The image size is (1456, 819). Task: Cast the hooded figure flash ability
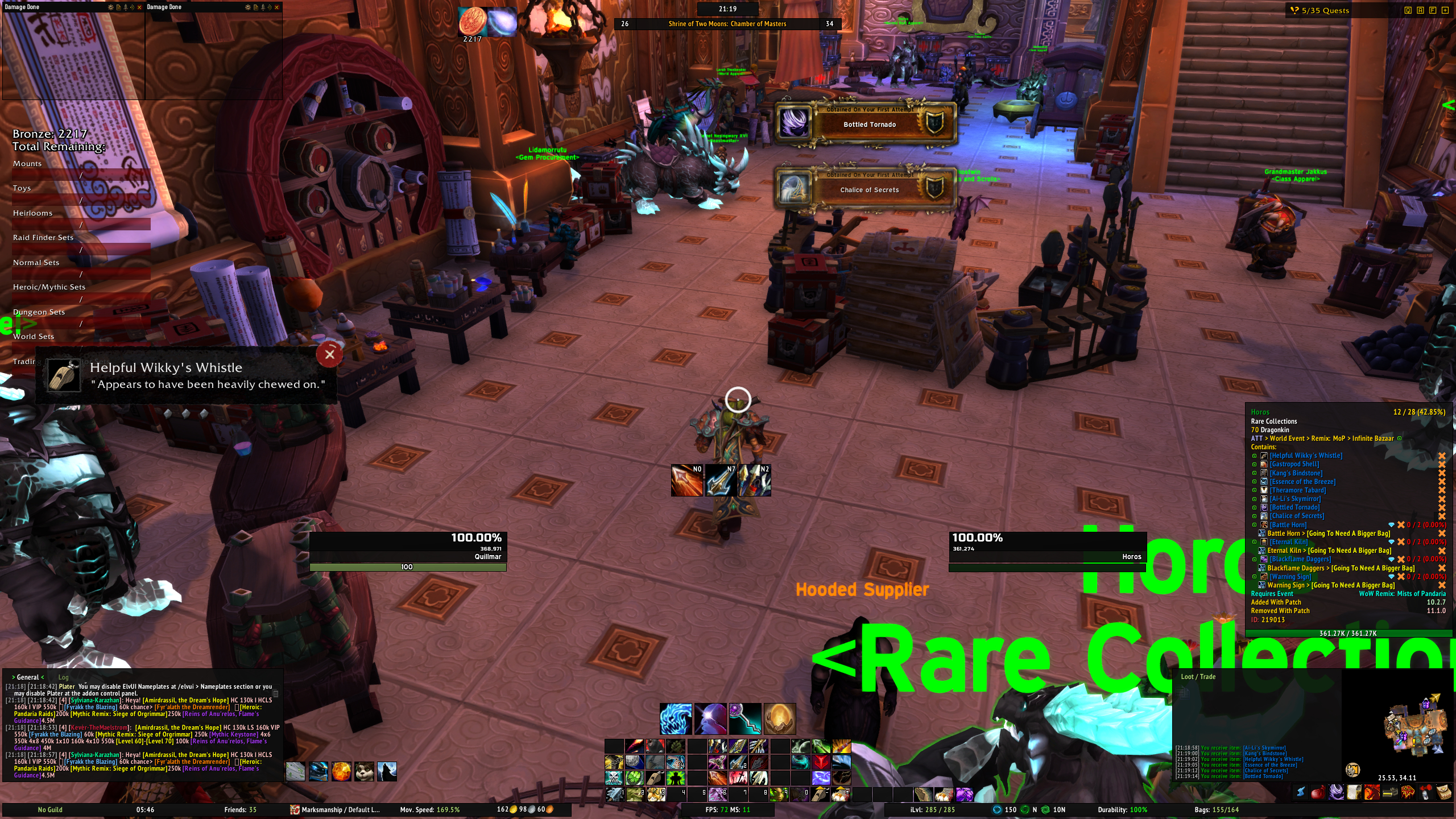coord(710,719)
